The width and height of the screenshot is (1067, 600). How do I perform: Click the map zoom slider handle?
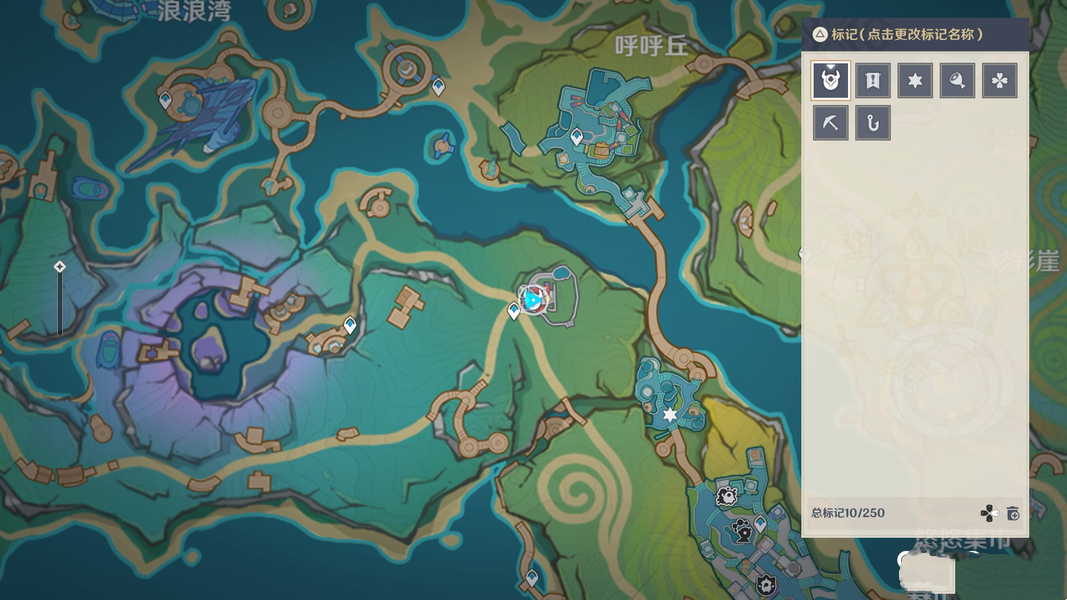click(x=59, y=267)
